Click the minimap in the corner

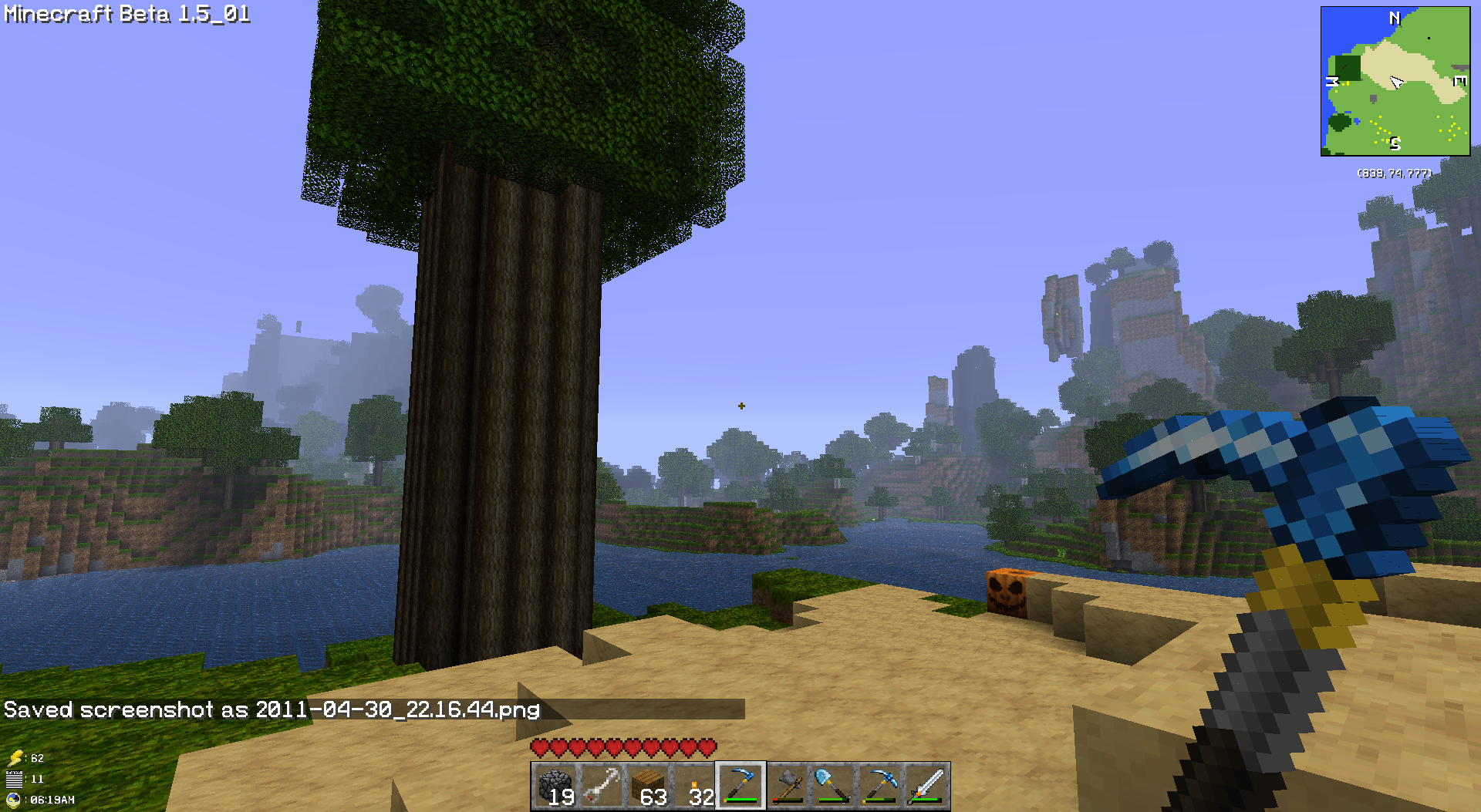pos(1395,81)
